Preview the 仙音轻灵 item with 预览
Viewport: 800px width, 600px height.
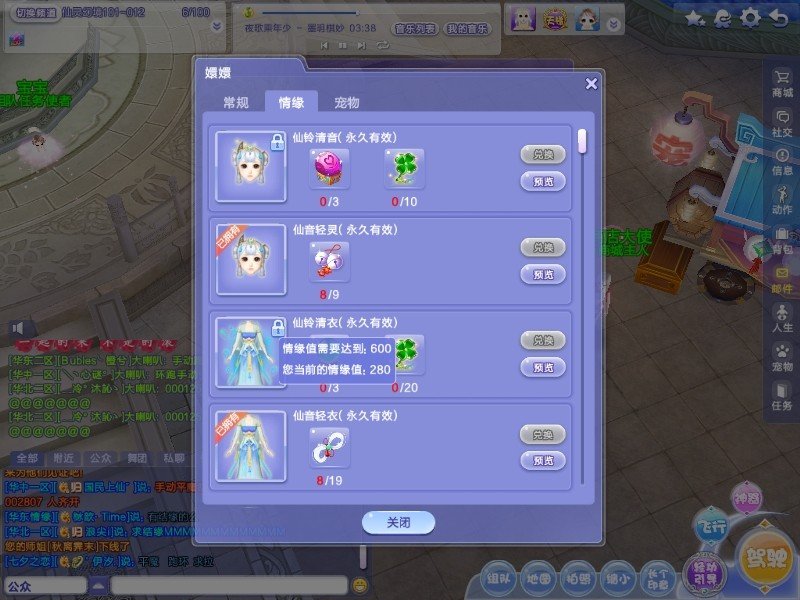pos(543,274)
